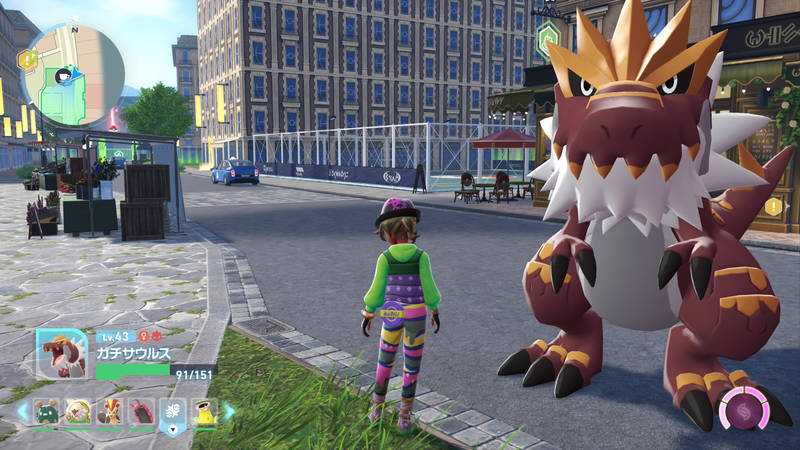
Task: Choose the yellow Pokémon party slot
Action: pos(204,412)
